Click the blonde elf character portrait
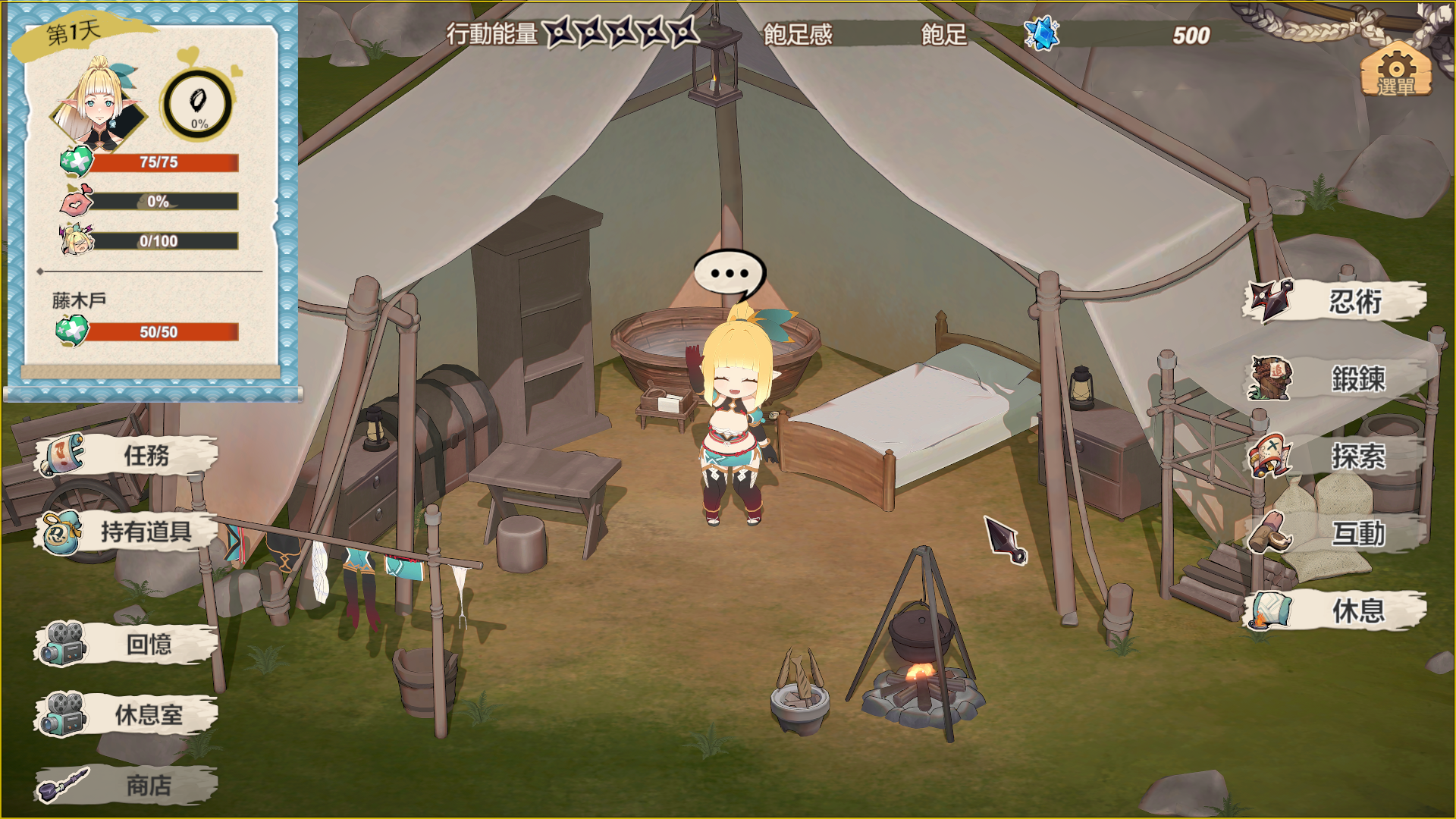Screen dimensions: 1456x819 (x=99, y=105)
